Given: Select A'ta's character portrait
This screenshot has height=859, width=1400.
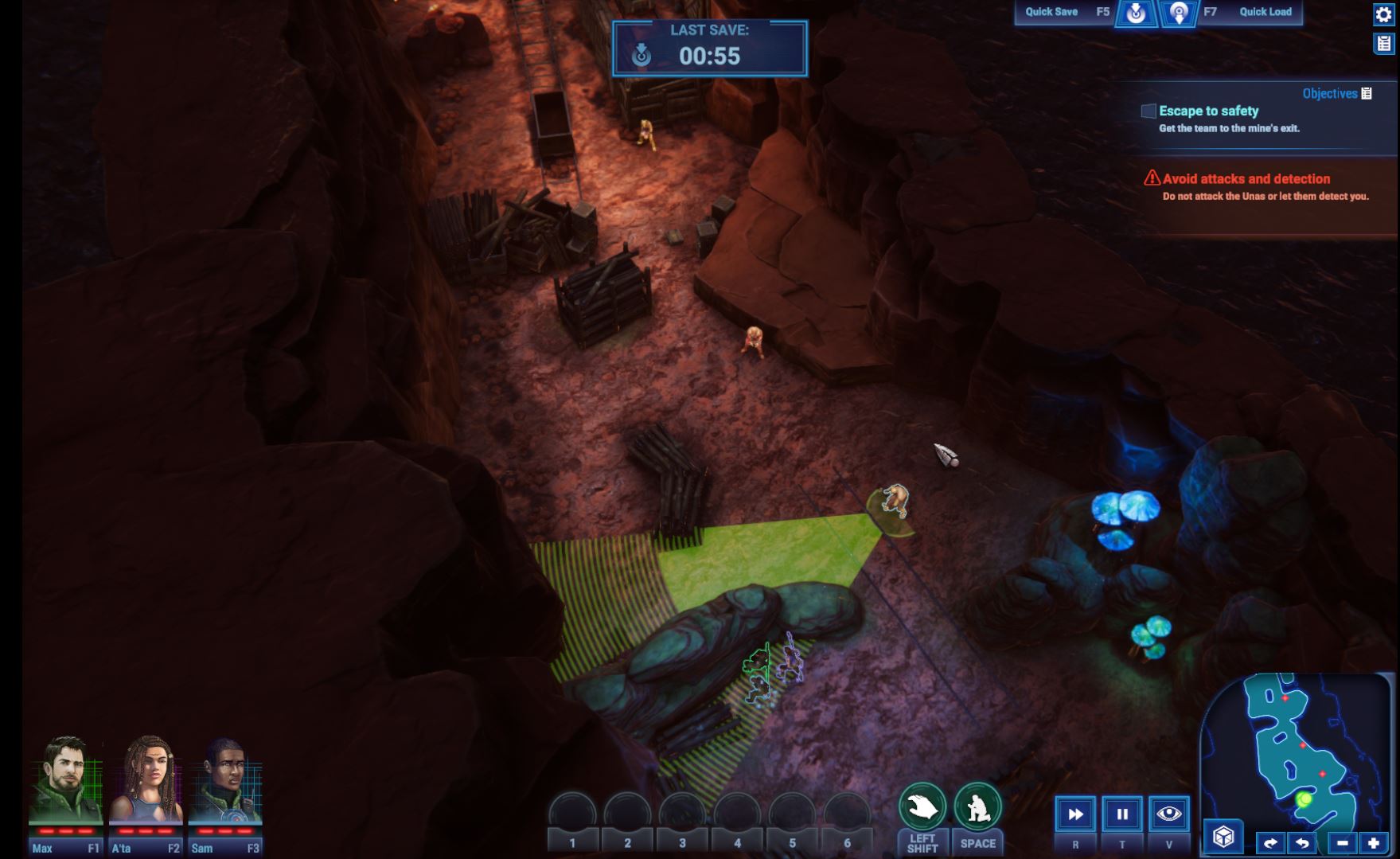Looking at the screenshot, I should (x=146, y=780).
